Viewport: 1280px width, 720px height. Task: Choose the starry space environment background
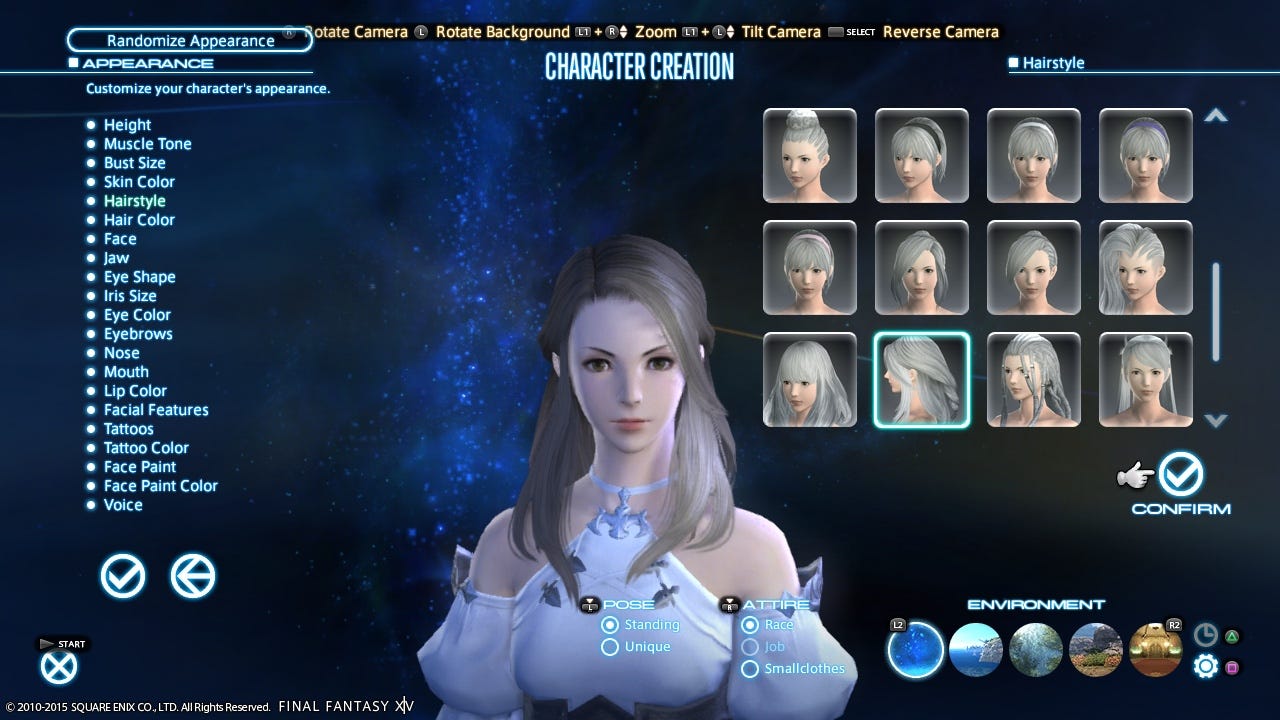(x=915, y=649)
